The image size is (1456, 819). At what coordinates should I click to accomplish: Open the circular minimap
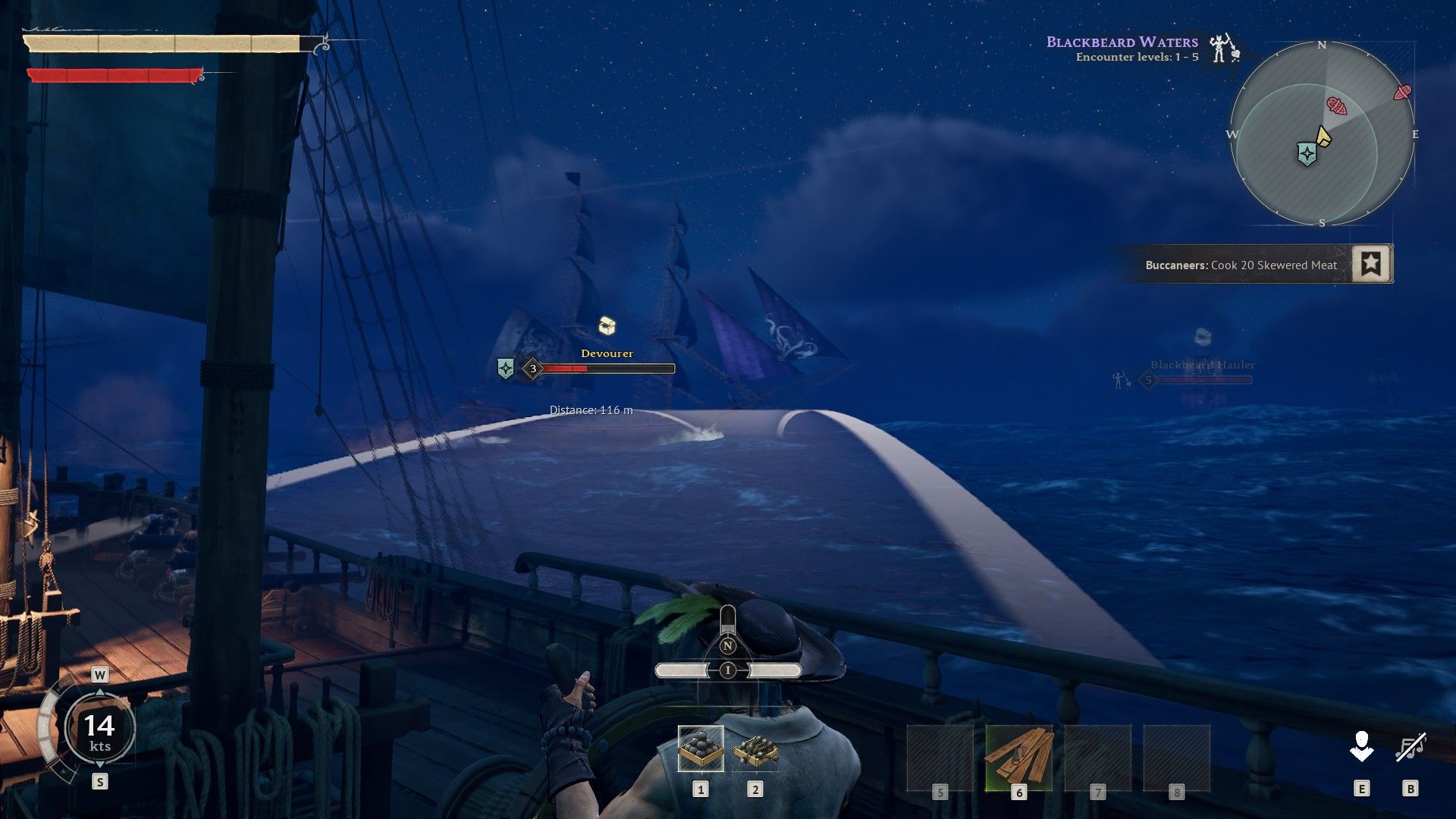coord(1322,134)
